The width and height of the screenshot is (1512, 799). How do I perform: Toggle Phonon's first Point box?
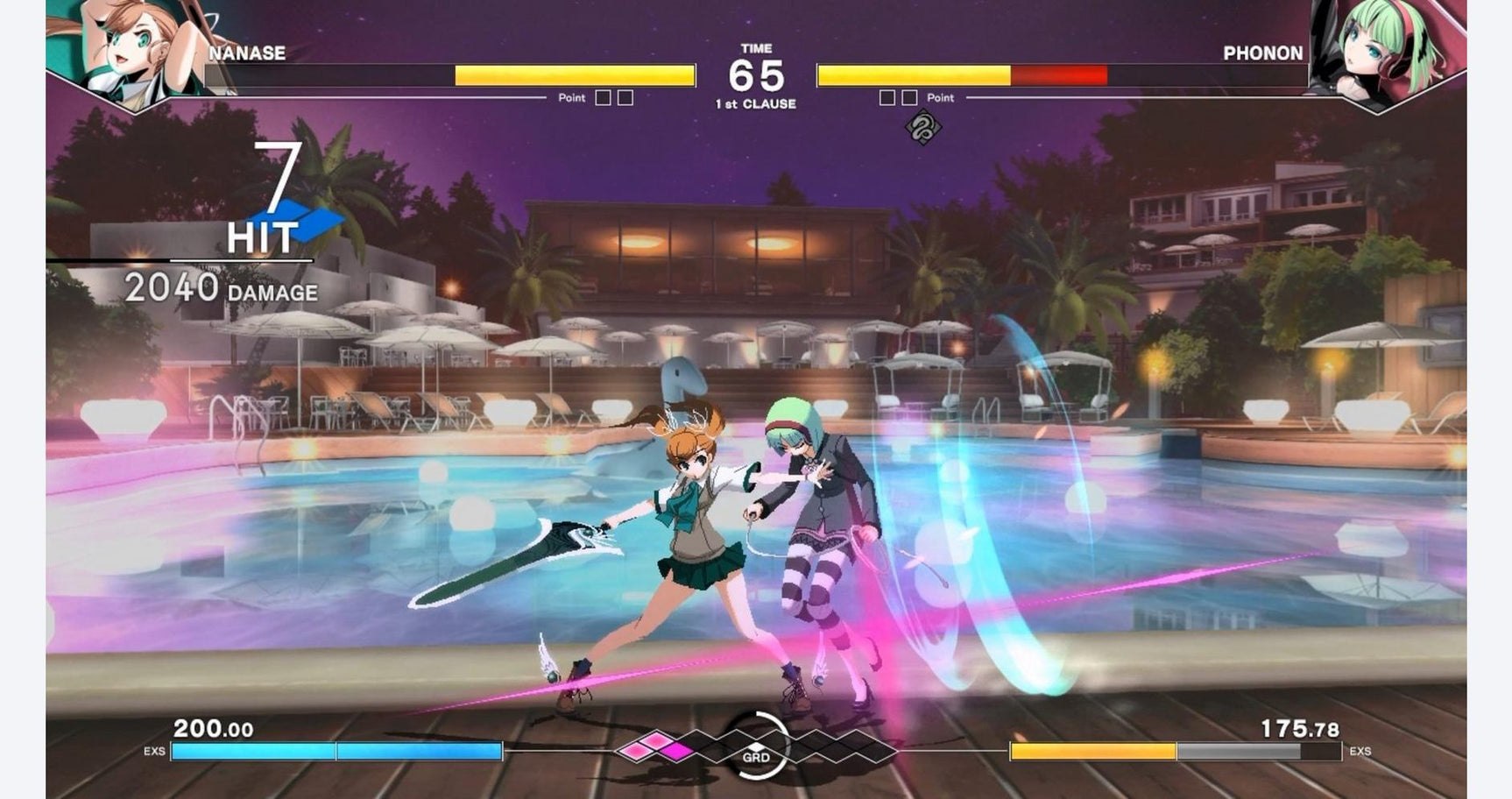point(889,97)
